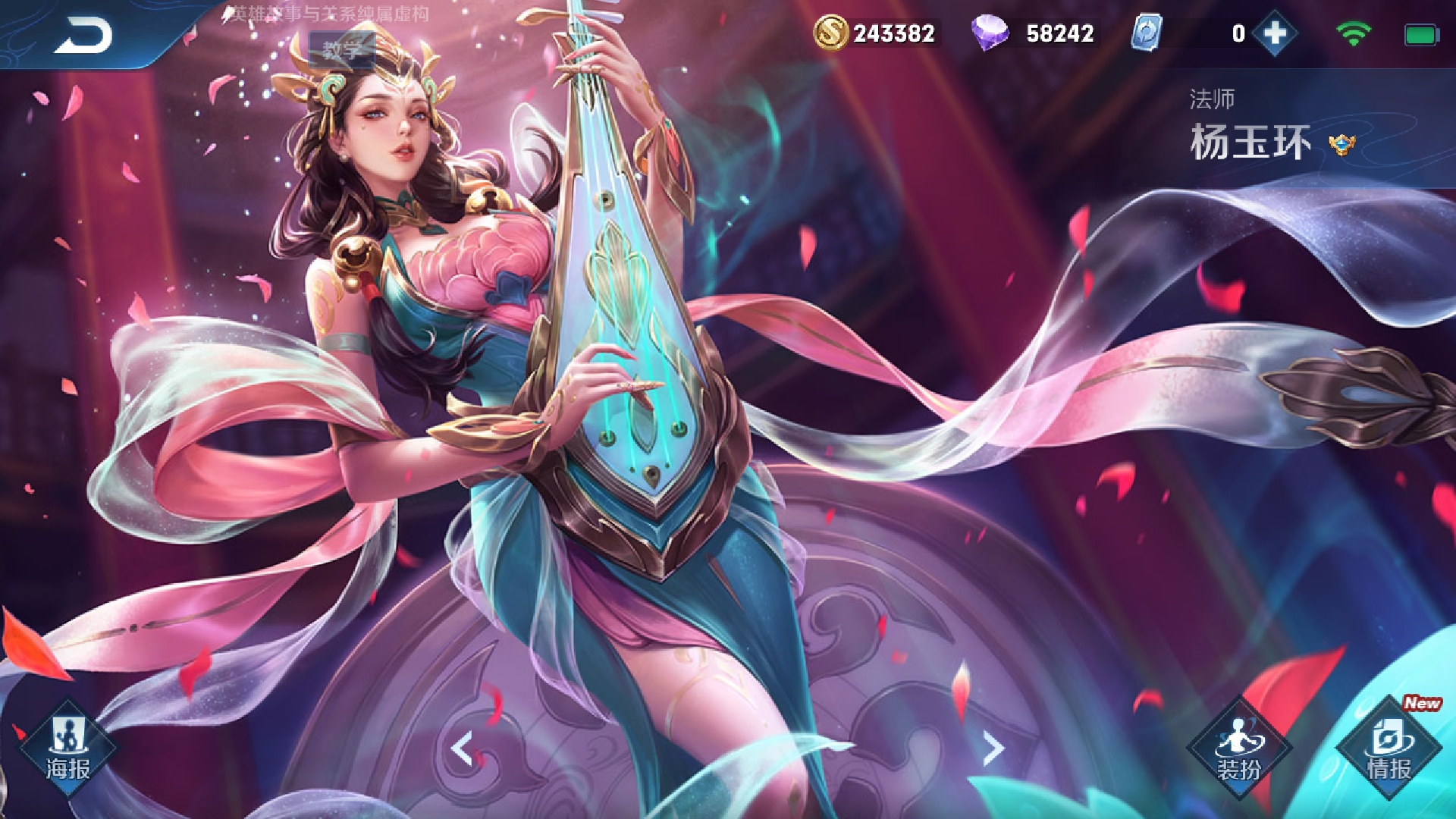Open the 海报 poster view
1456x819 pixels.
[68, 748]
